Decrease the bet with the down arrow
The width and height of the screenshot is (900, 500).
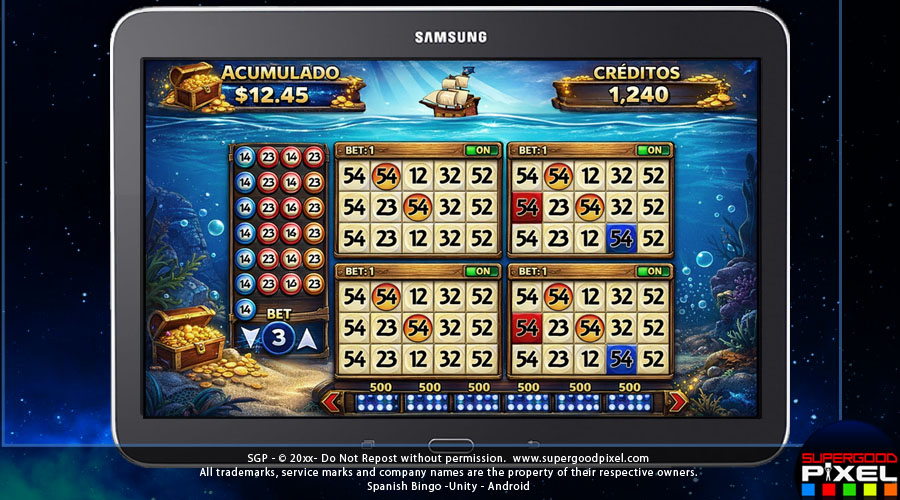point(250,338)
